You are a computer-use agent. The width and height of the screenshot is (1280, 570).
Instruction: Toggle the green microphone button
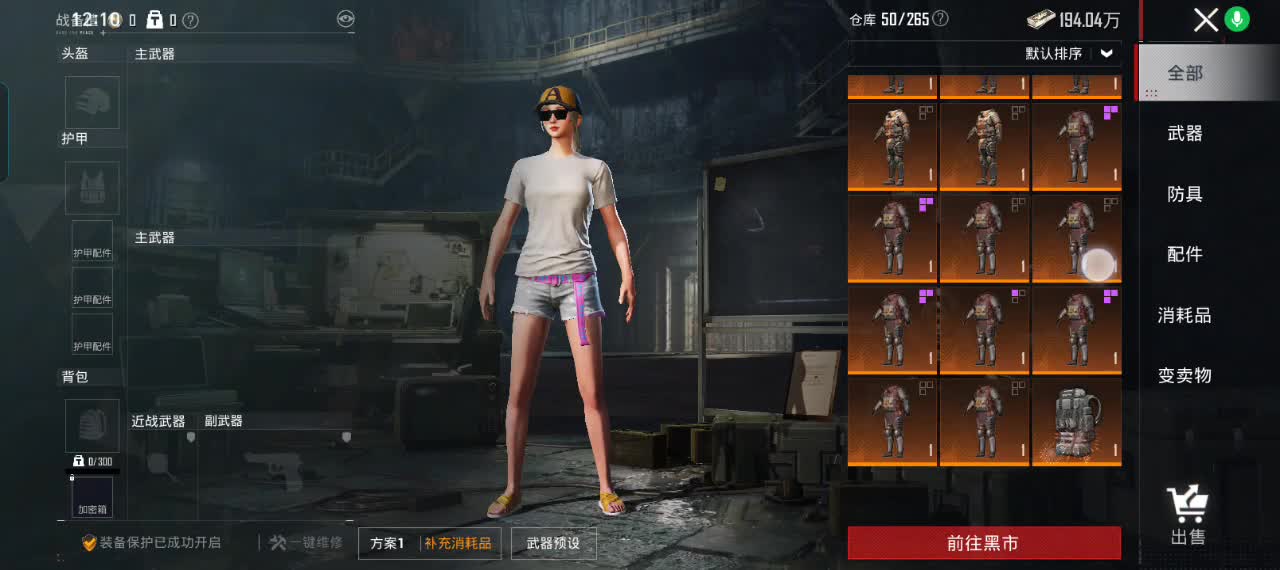[1238, 19]
